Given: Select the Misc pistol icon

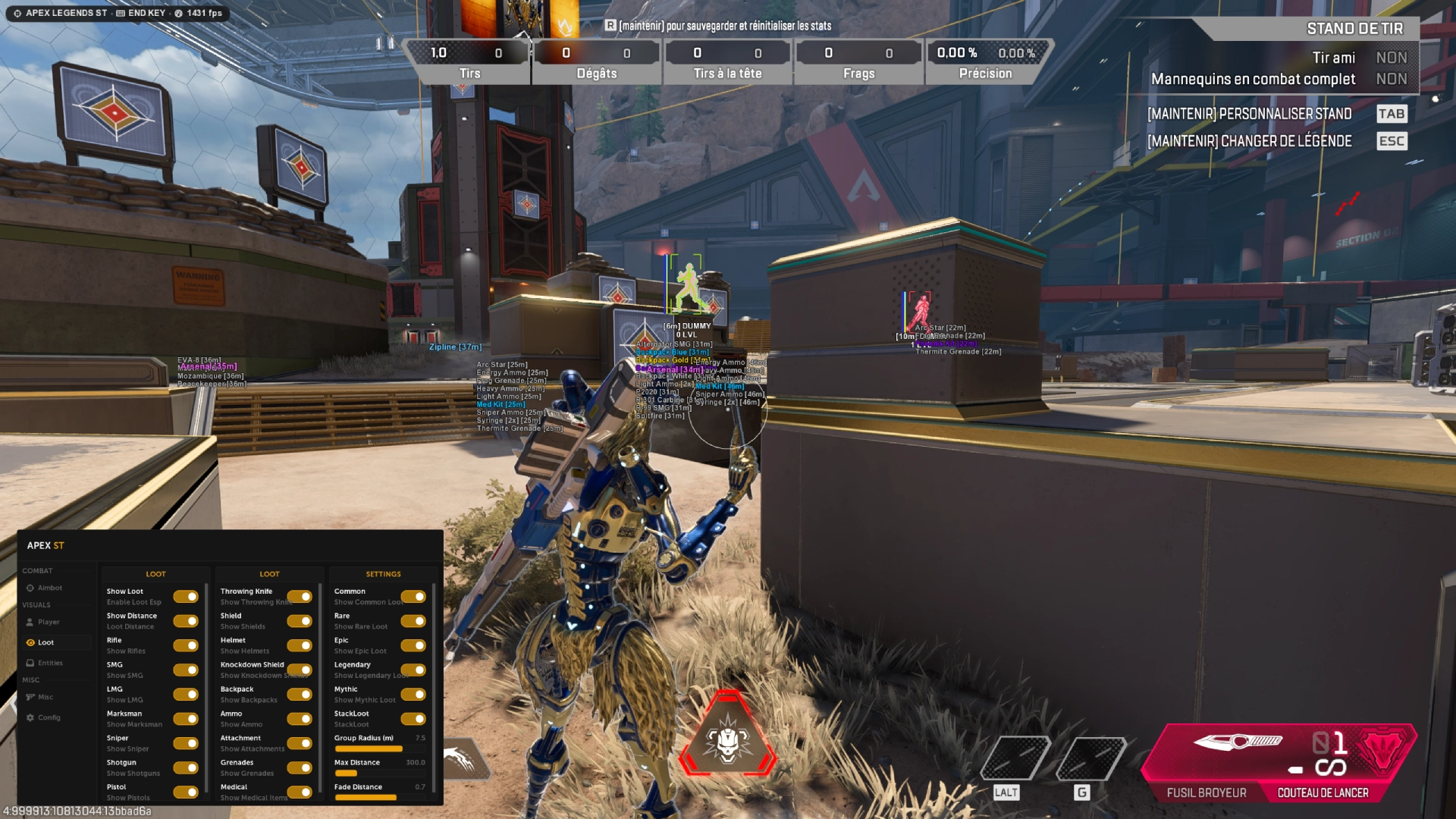Looking at the screenshot, I should [32, 696].
